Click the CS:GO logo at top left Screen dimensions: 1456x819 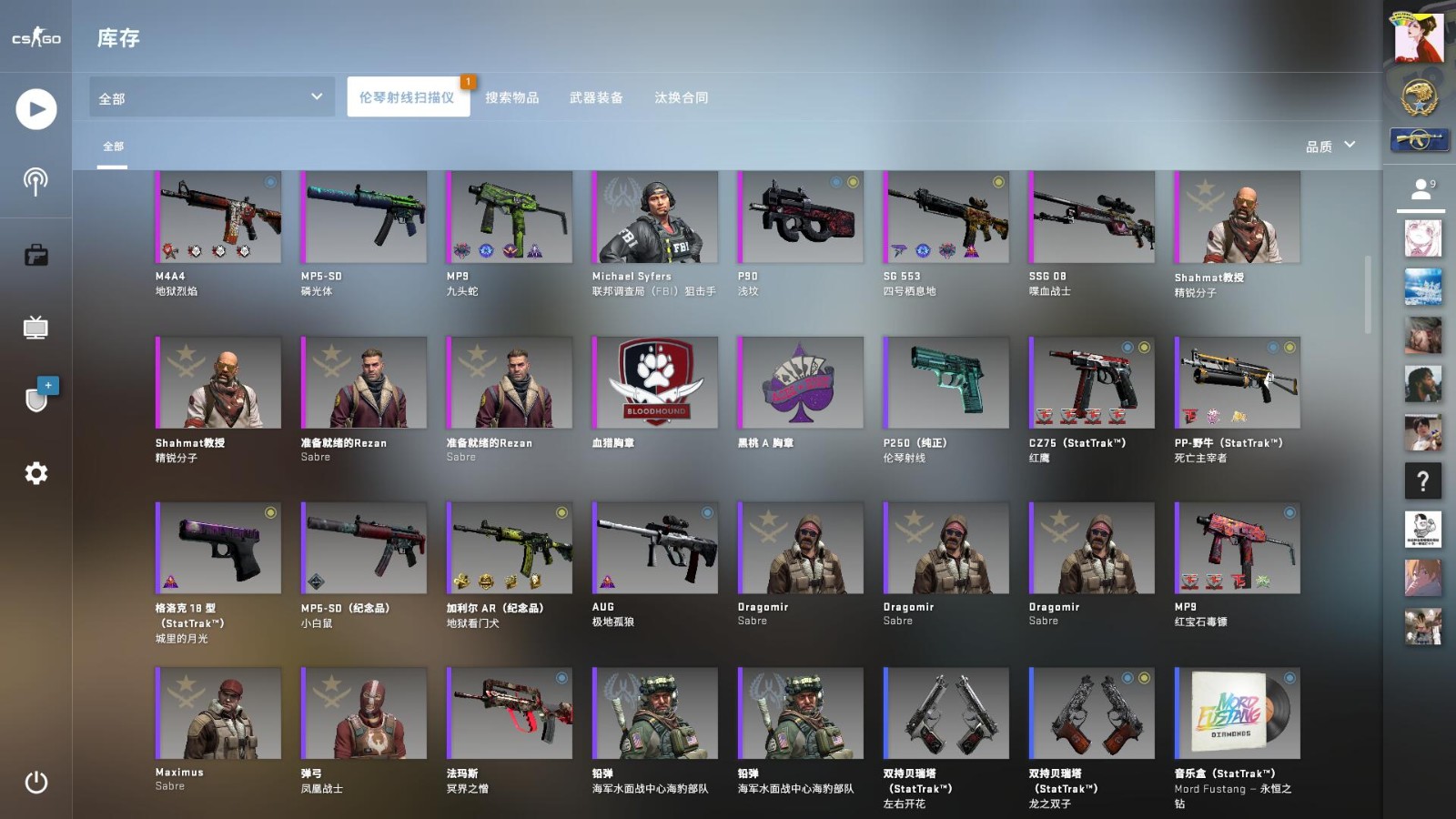point(35,37)
